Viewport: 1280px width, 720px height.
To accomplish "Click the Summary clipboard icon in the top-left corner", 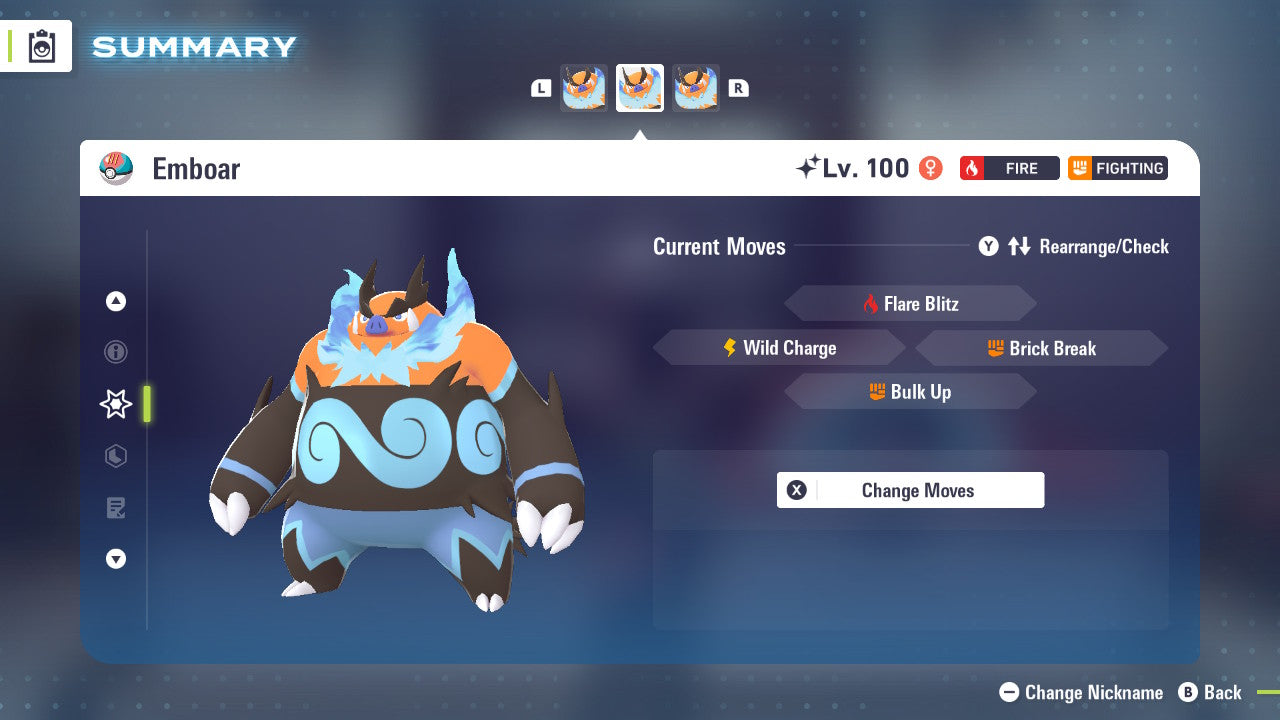I will [40, 46].
